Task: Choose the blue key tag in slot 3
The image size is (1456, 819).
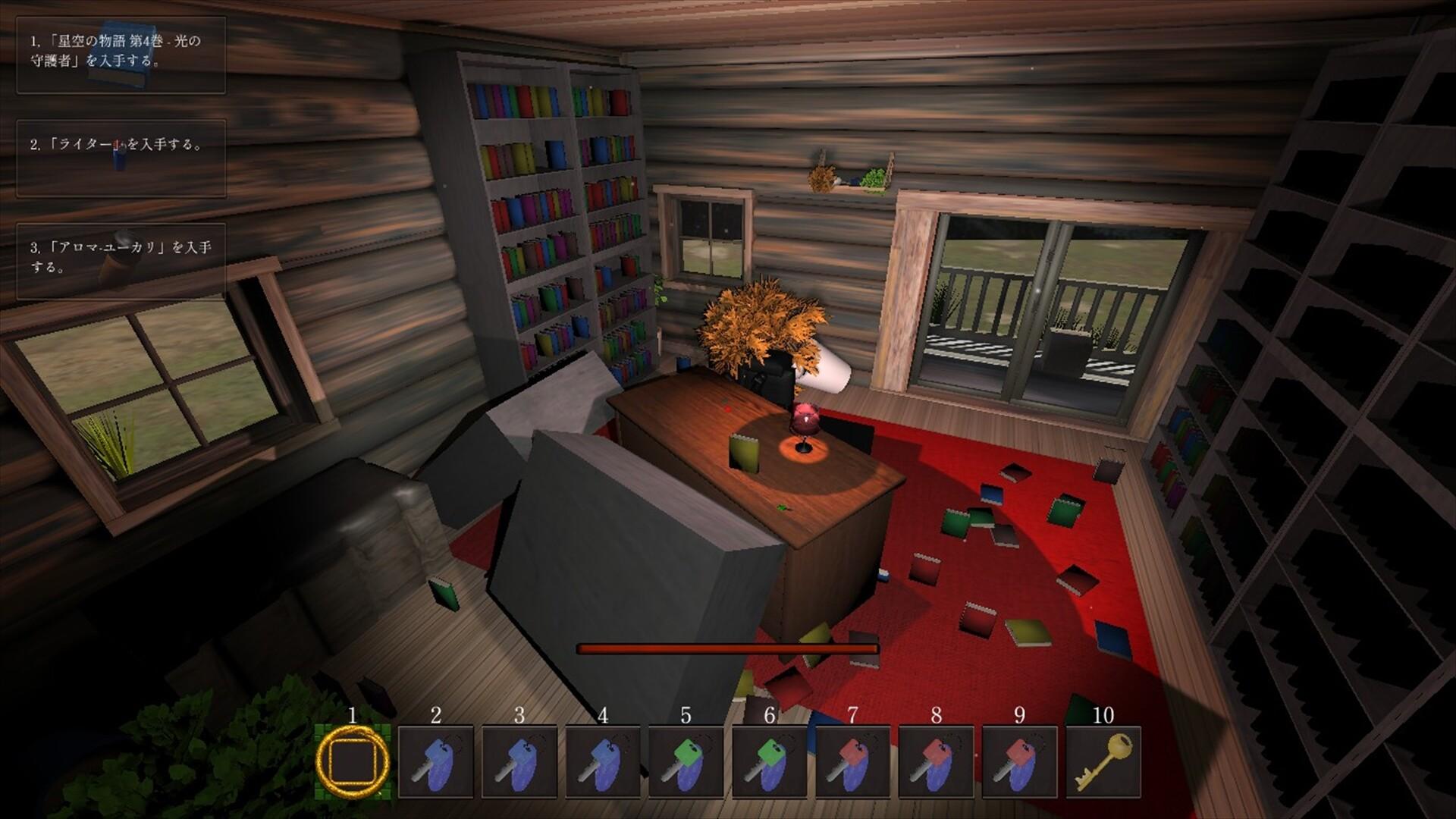Action: click(x=519, y=761)
